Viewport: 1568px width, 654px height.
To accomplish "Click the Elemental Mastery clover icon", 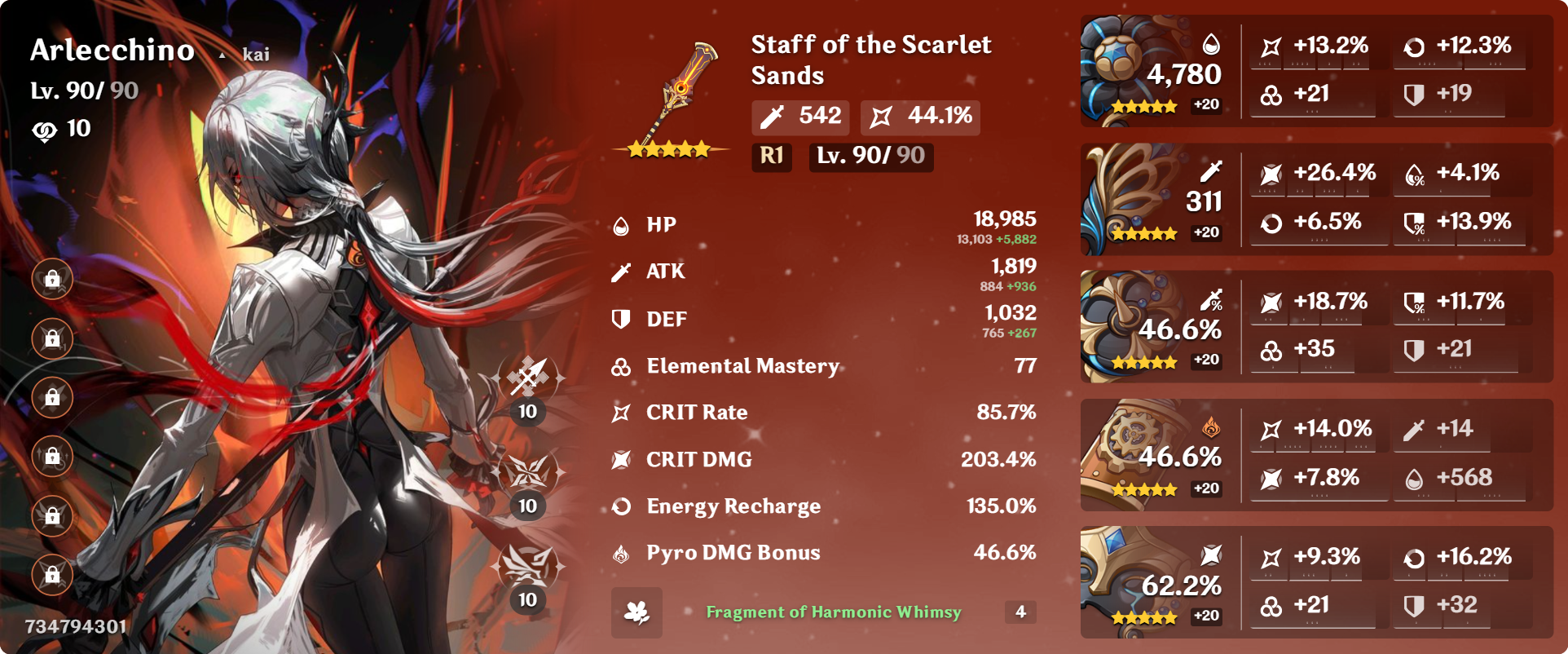I will pos(621,367).
